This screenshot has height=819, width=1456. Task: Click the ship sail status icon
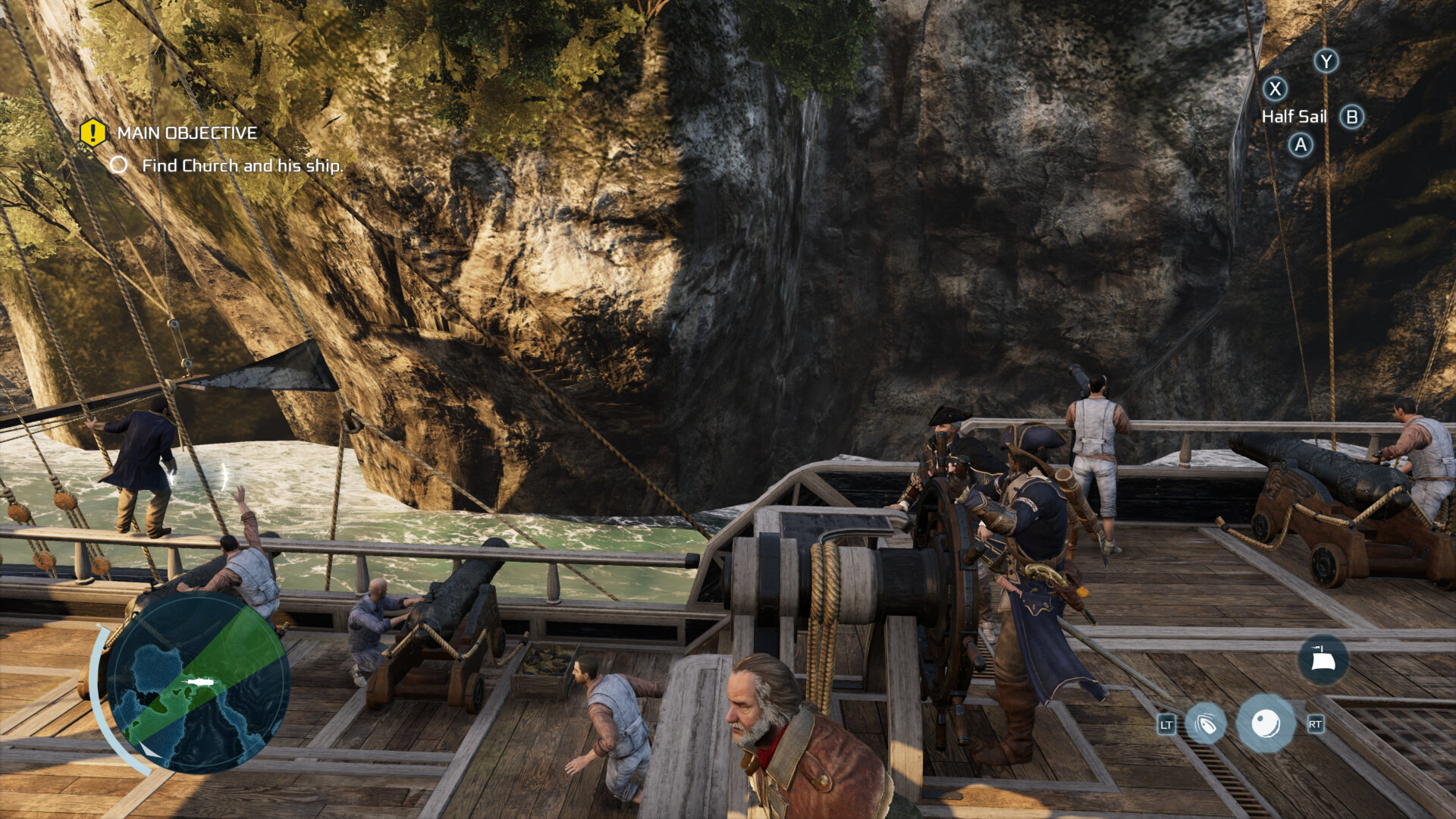[1323, 660]
